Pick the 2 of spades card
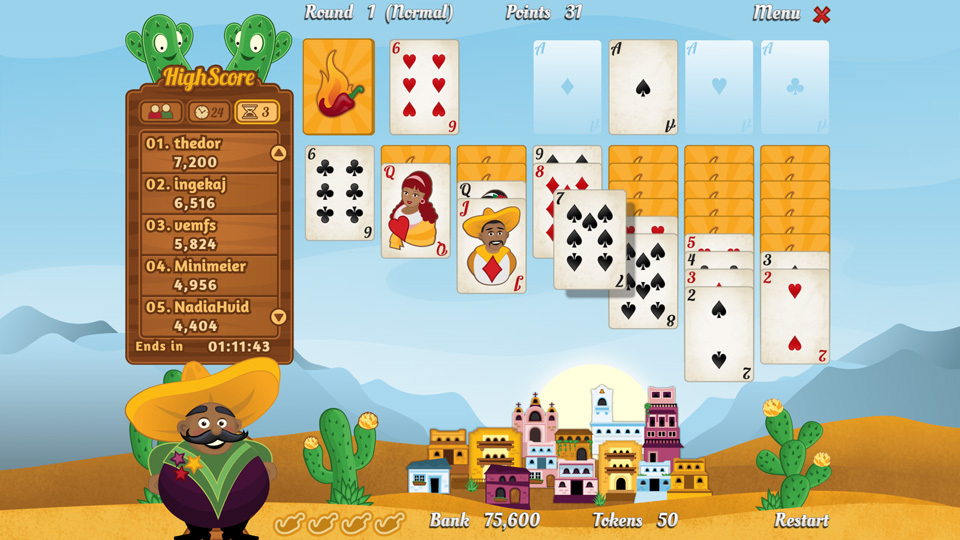The height and width of the screenshot is (540, 960). coord(718,335)
